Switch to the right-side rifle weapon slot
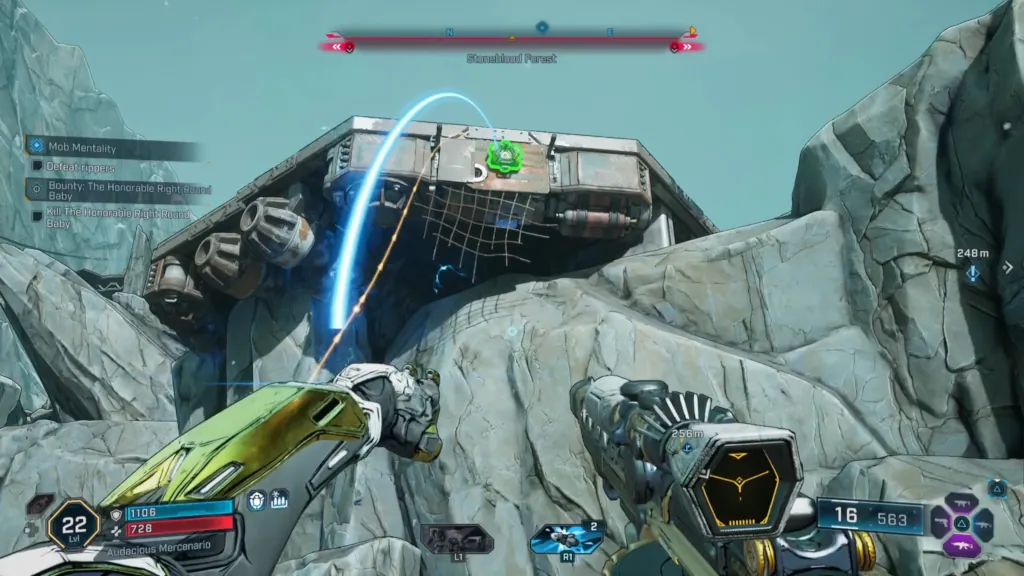The image size is (1024, 576). point(982,523)
